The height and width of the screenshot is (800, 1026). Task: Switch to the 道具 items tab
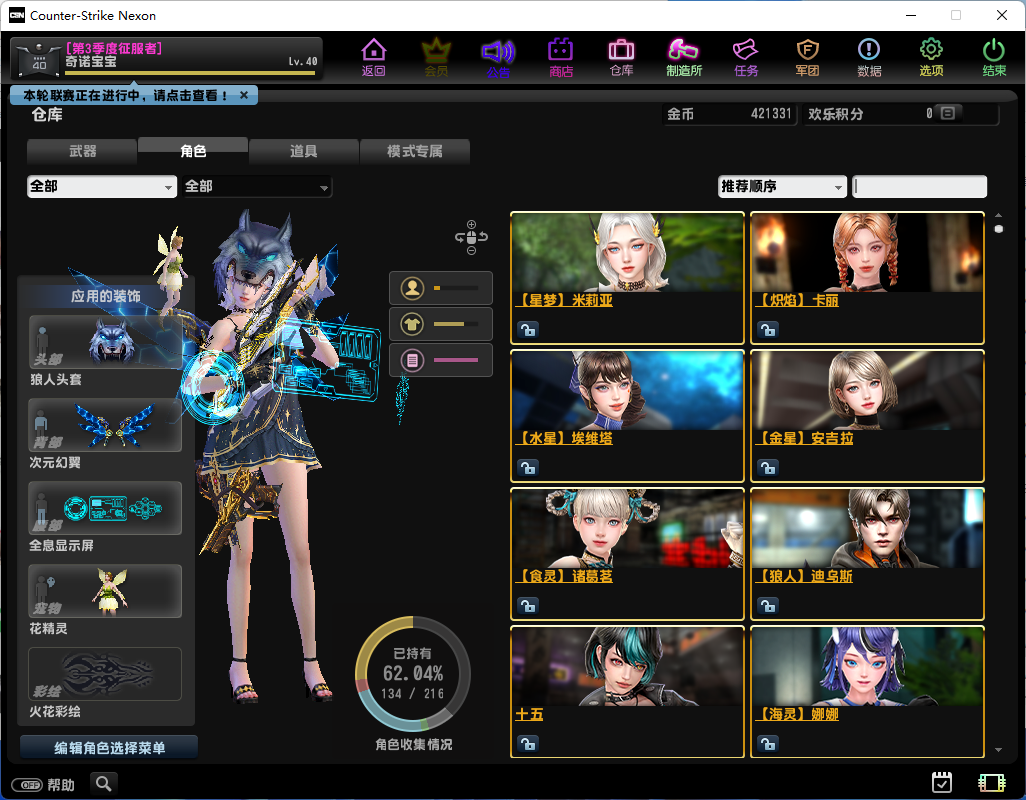click(304, 152)
